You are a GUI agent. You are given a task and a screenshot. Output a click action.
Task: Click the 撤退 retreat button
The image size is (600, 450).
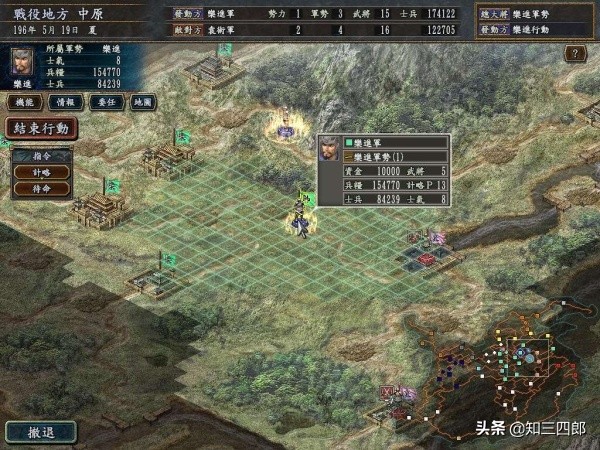pyautogui.click(x=40, y=432)
